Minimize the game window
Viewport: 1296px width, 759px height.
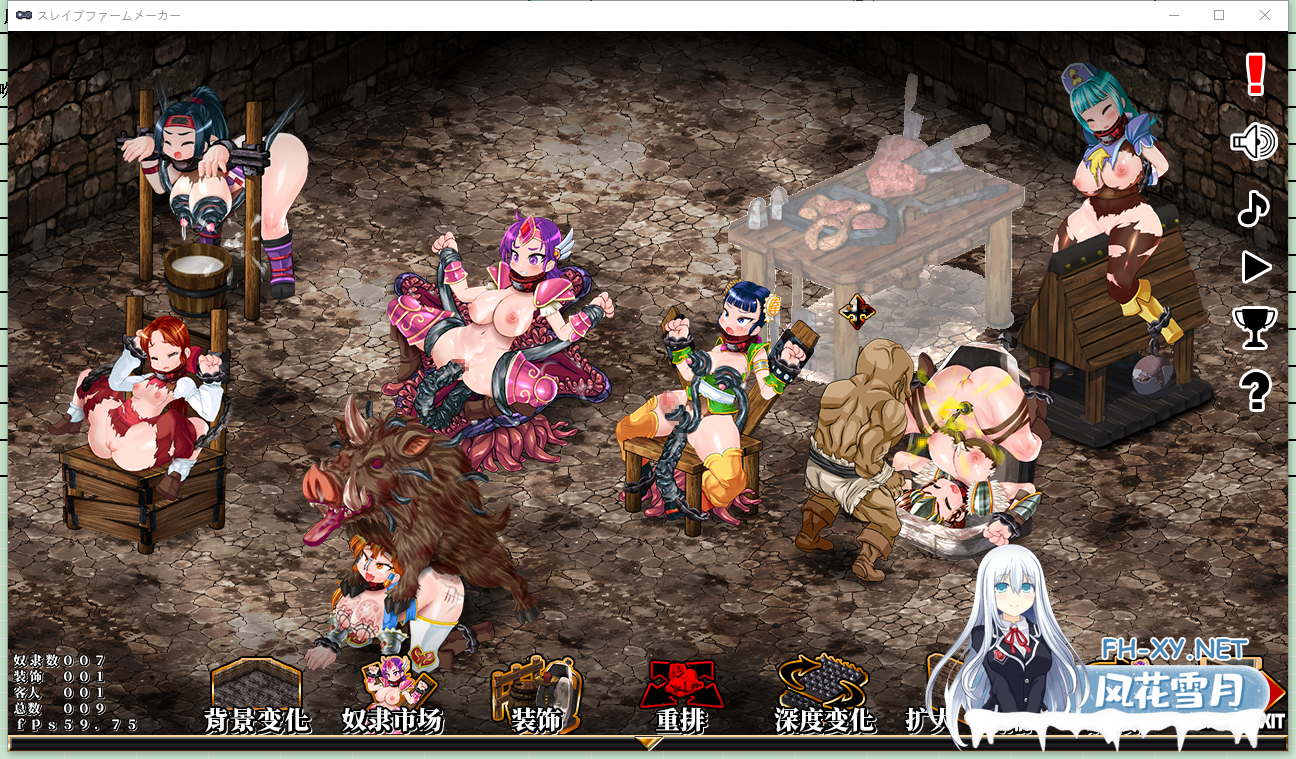coord(1174,15)
